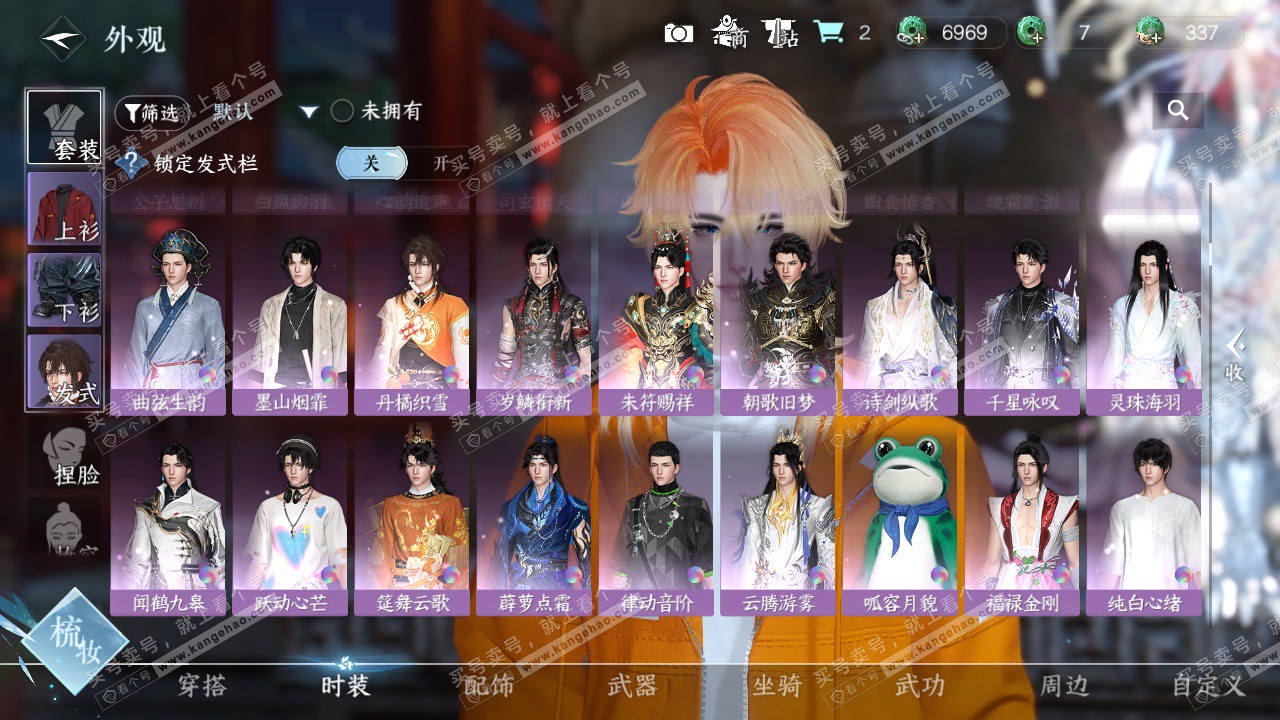This screenshot has width=1280, height=720.
Task: Open the shopping cart icon
Action: pos(828,32)
